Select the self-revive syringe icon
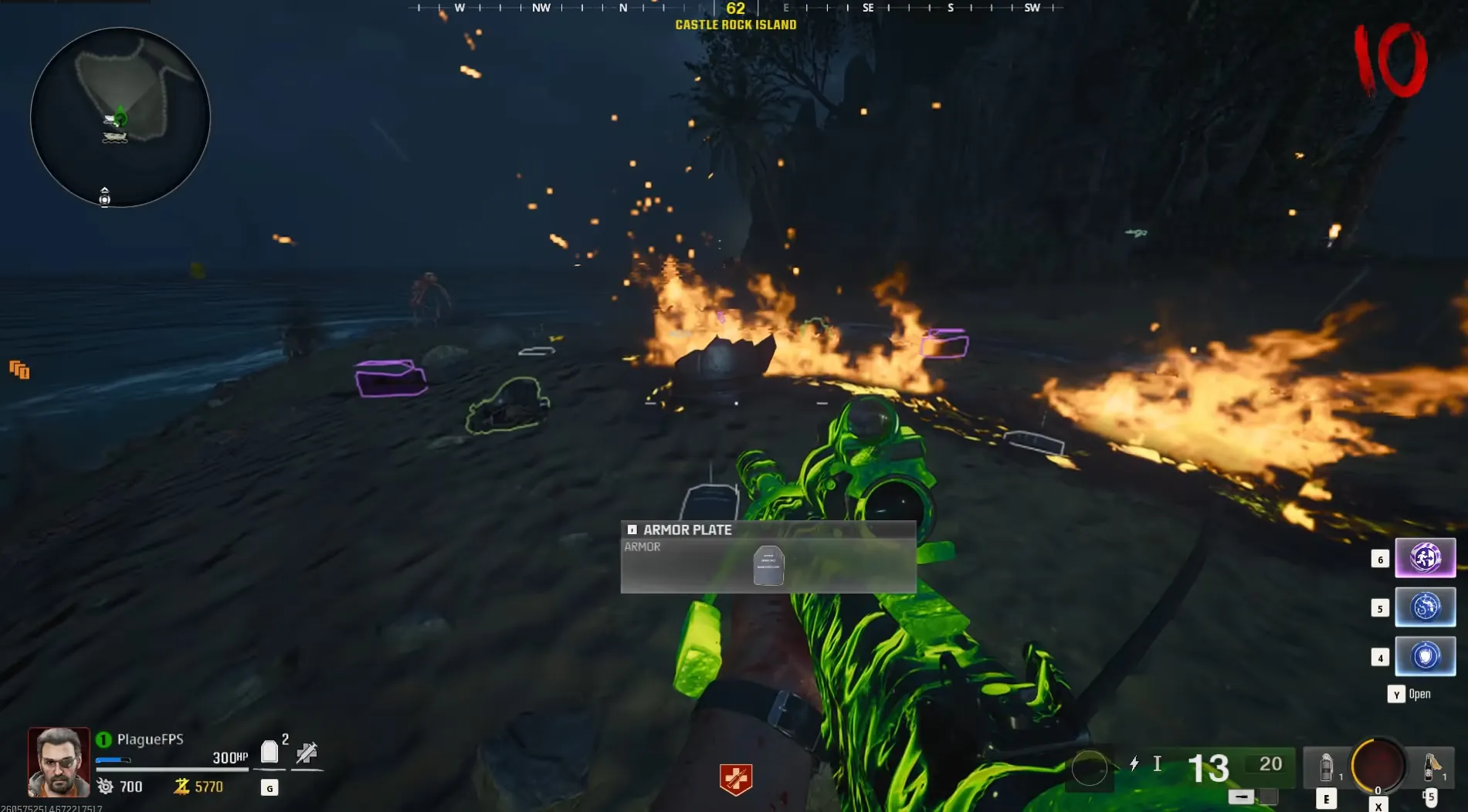 coord(307,753)
